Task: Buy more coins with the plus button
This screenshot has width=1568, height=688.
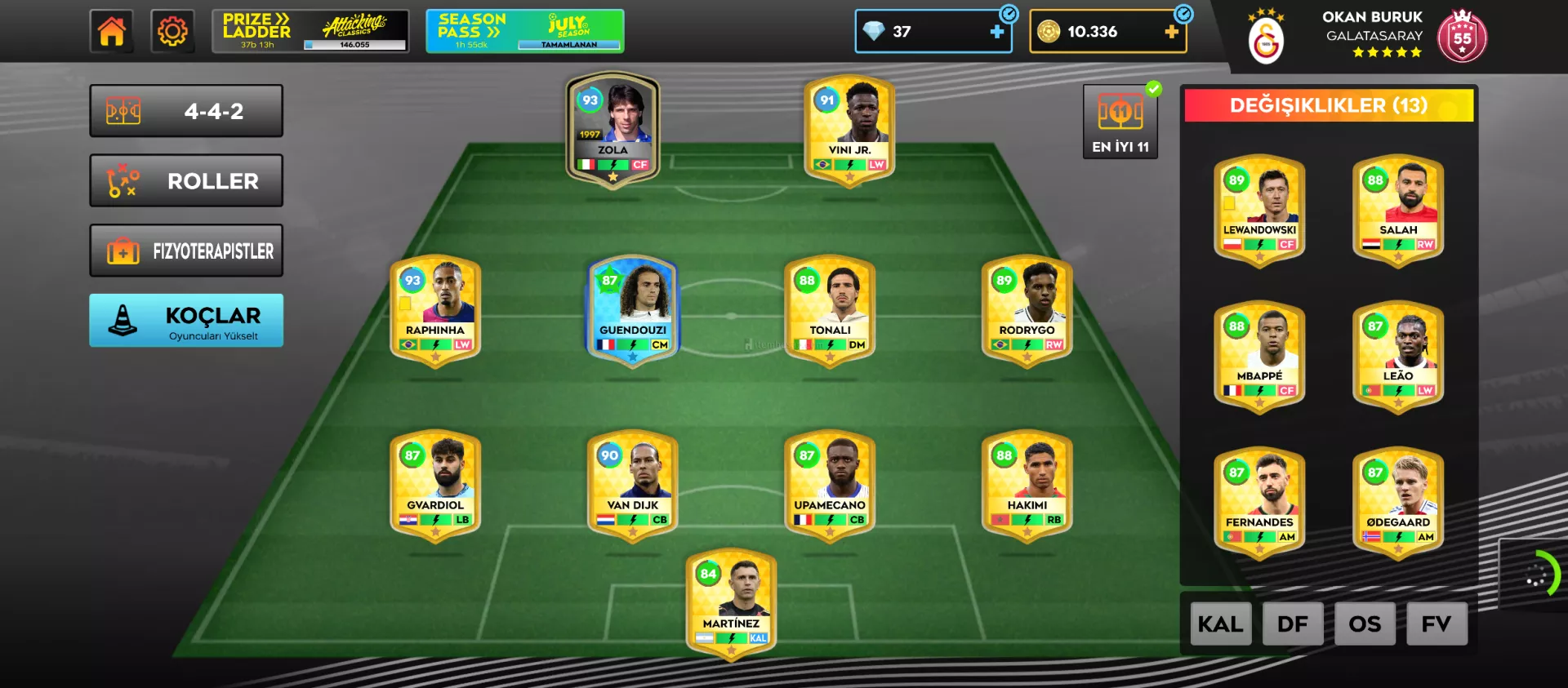Action: 1171,32
